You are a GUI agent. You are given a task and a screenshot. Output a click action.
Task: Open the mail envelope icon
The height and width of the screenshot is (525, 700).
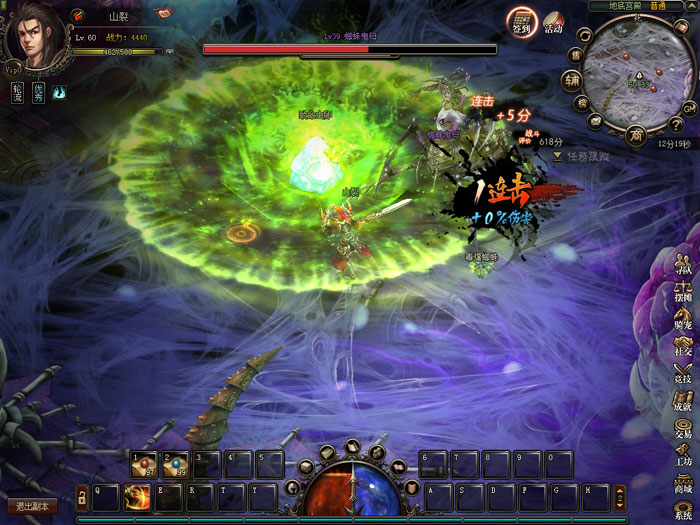[596, 120]
